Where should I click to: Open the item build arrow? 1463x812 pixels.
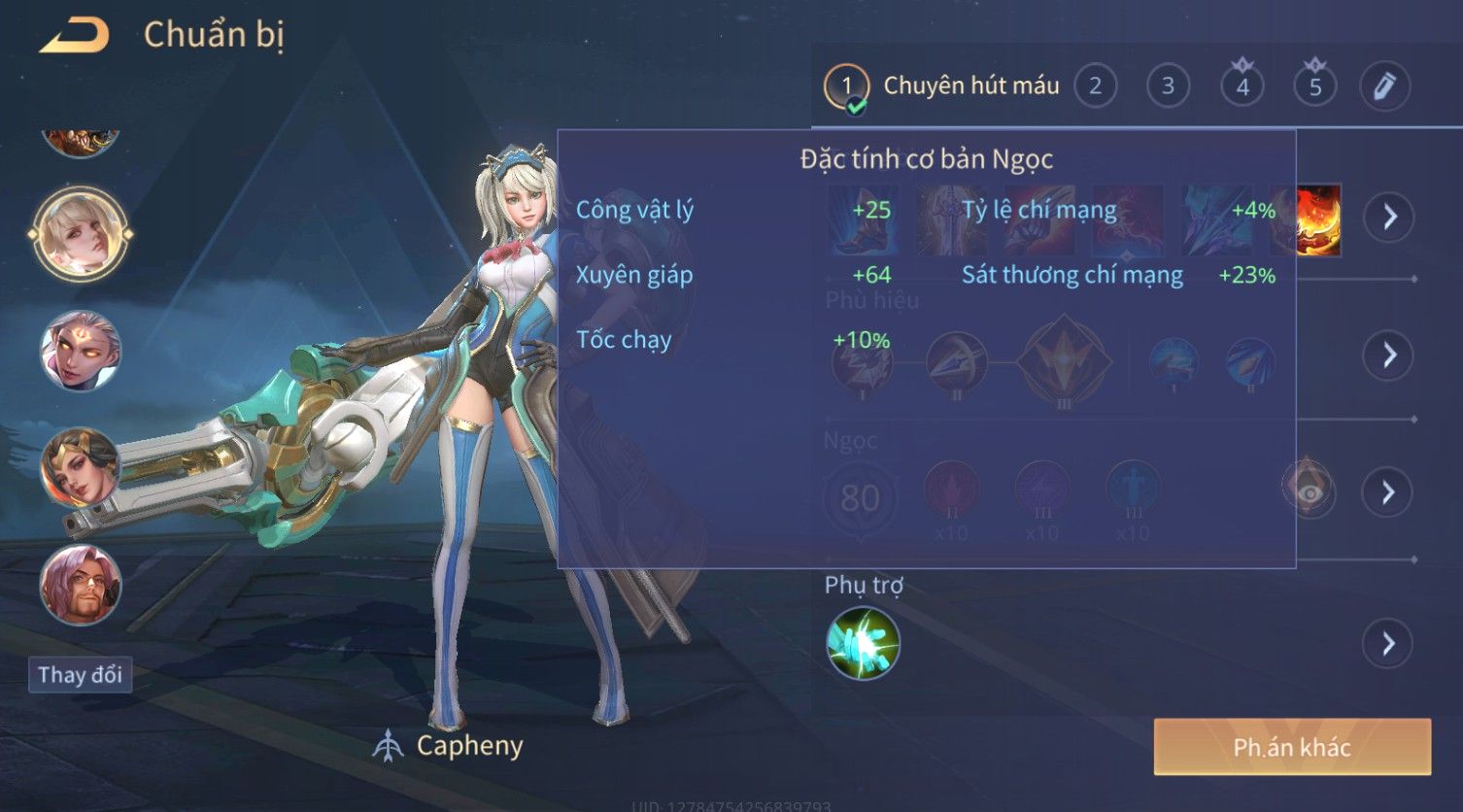(1389, 216)
